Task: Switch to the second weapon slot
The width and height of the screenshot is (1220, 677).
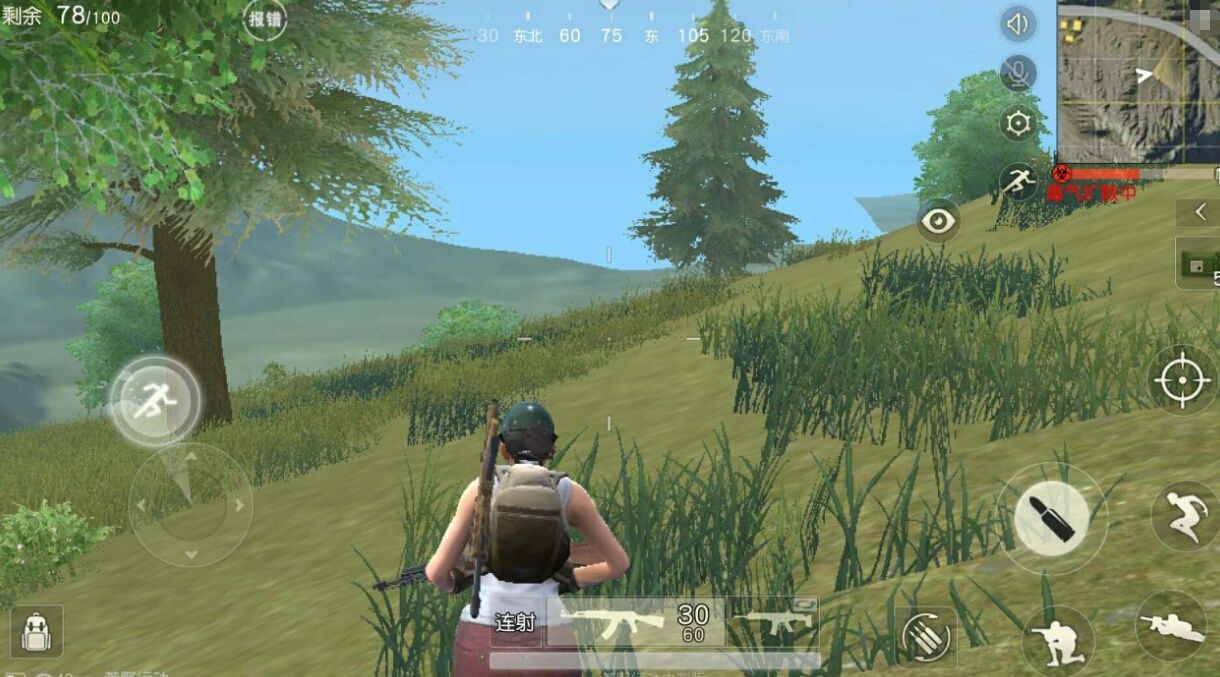Action: [x=774, y=621]
